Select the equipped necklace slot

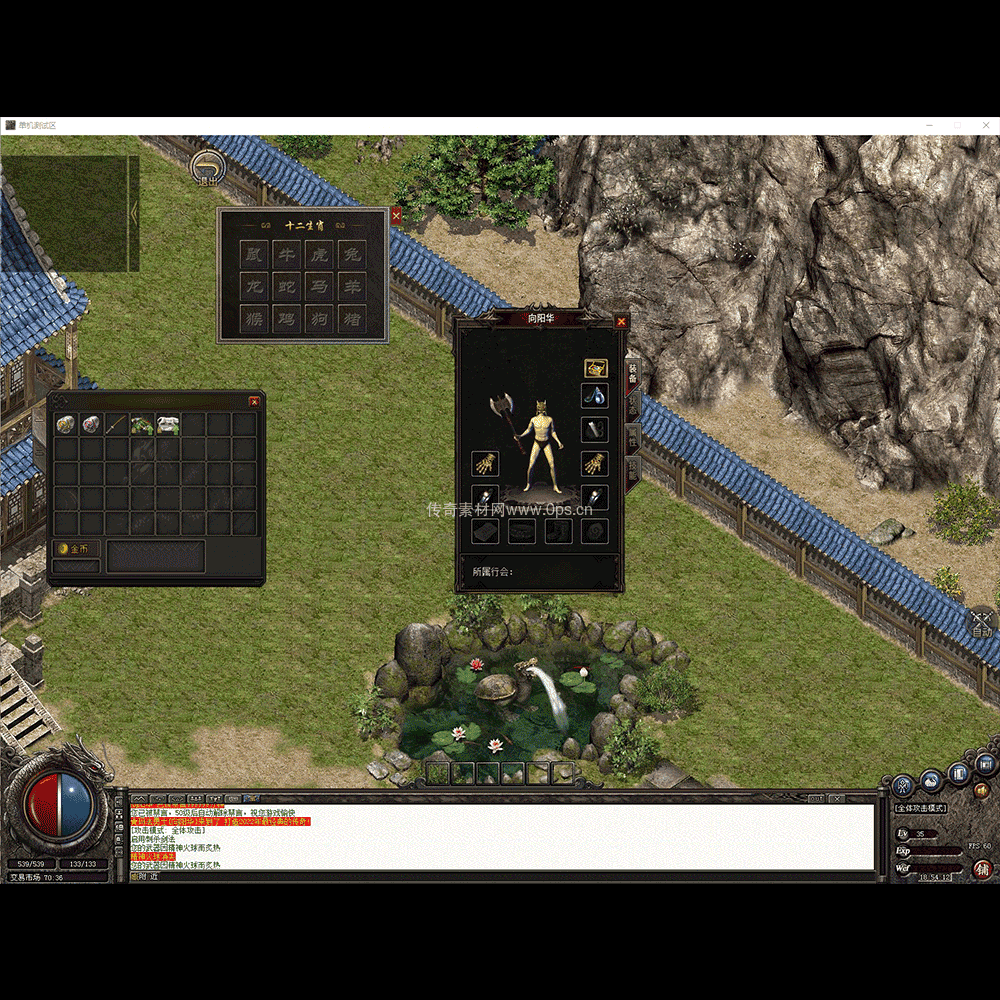pos(595,395)
